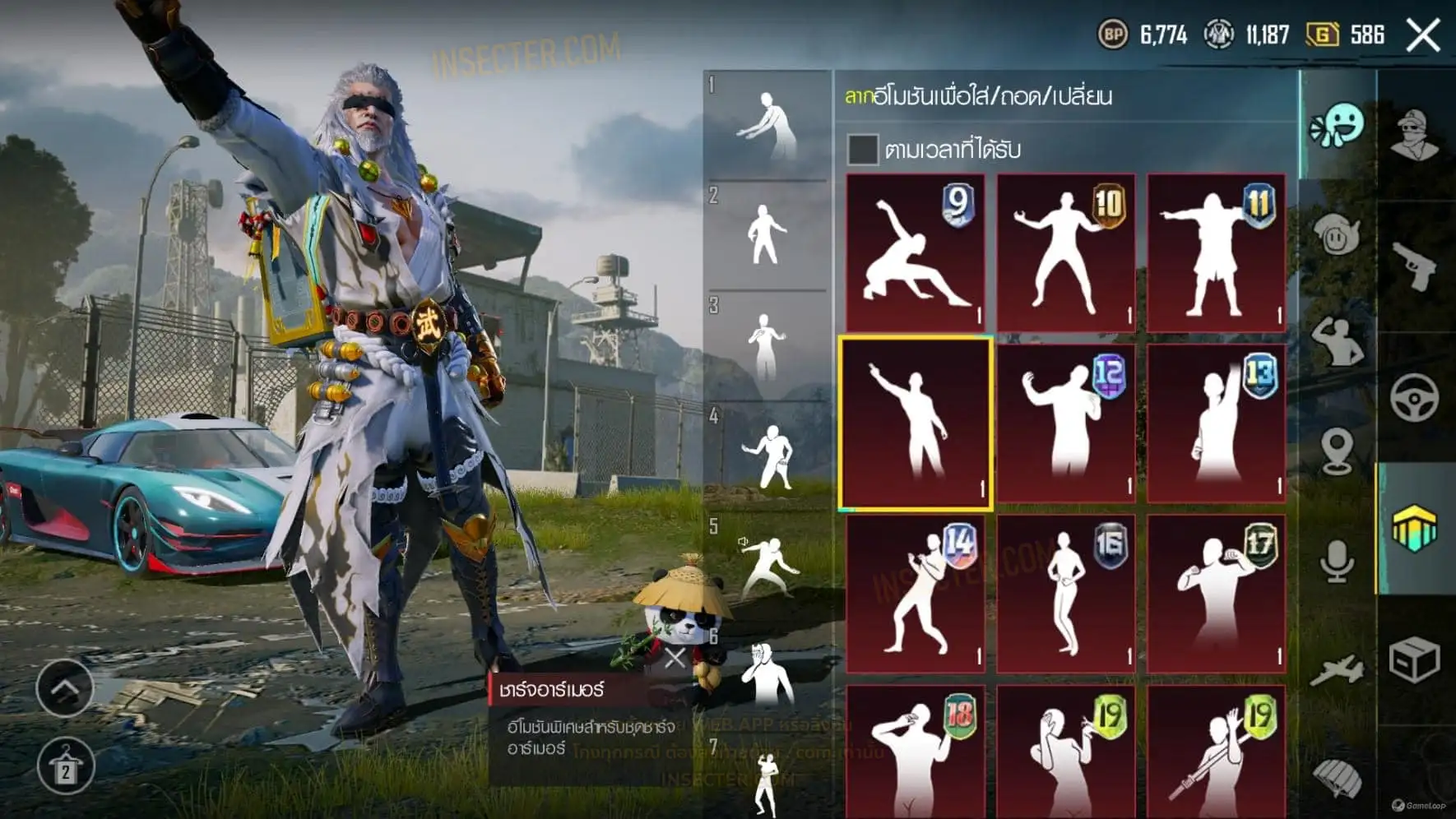The image size is (1456, 819).
Task: Close the emote description tooltip
Action: click(x=675, y=658)
